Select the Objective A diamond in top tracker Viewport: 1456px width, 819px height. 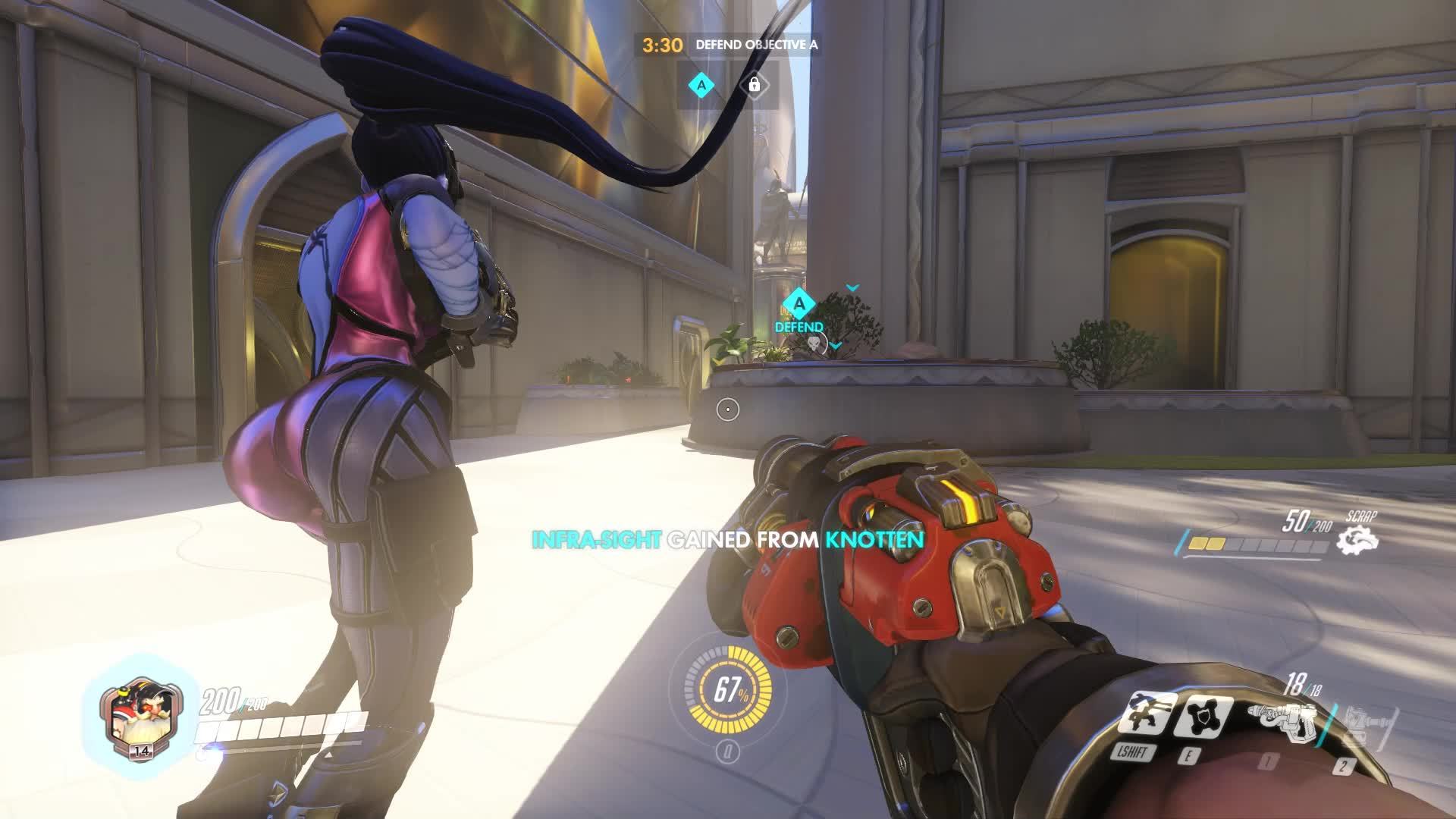[701, 85]
